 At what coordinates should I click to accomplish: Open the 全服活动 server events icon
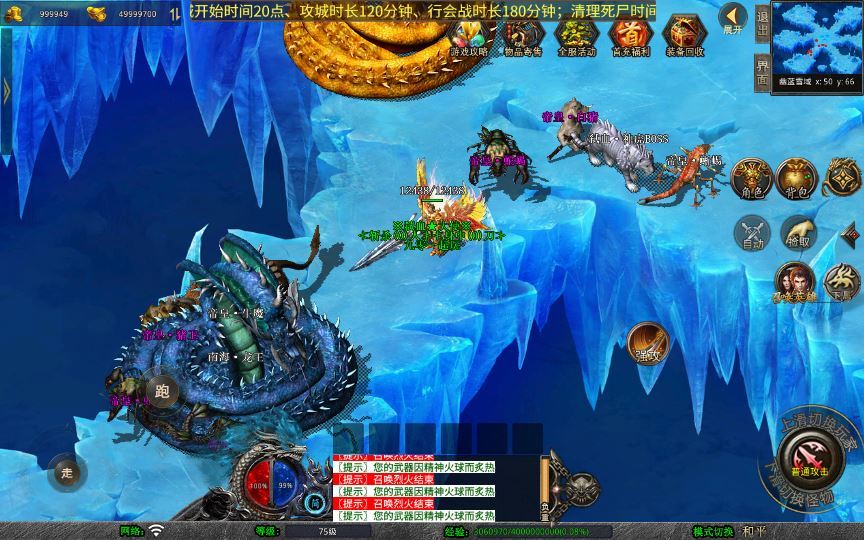click(x=576, y=35)
